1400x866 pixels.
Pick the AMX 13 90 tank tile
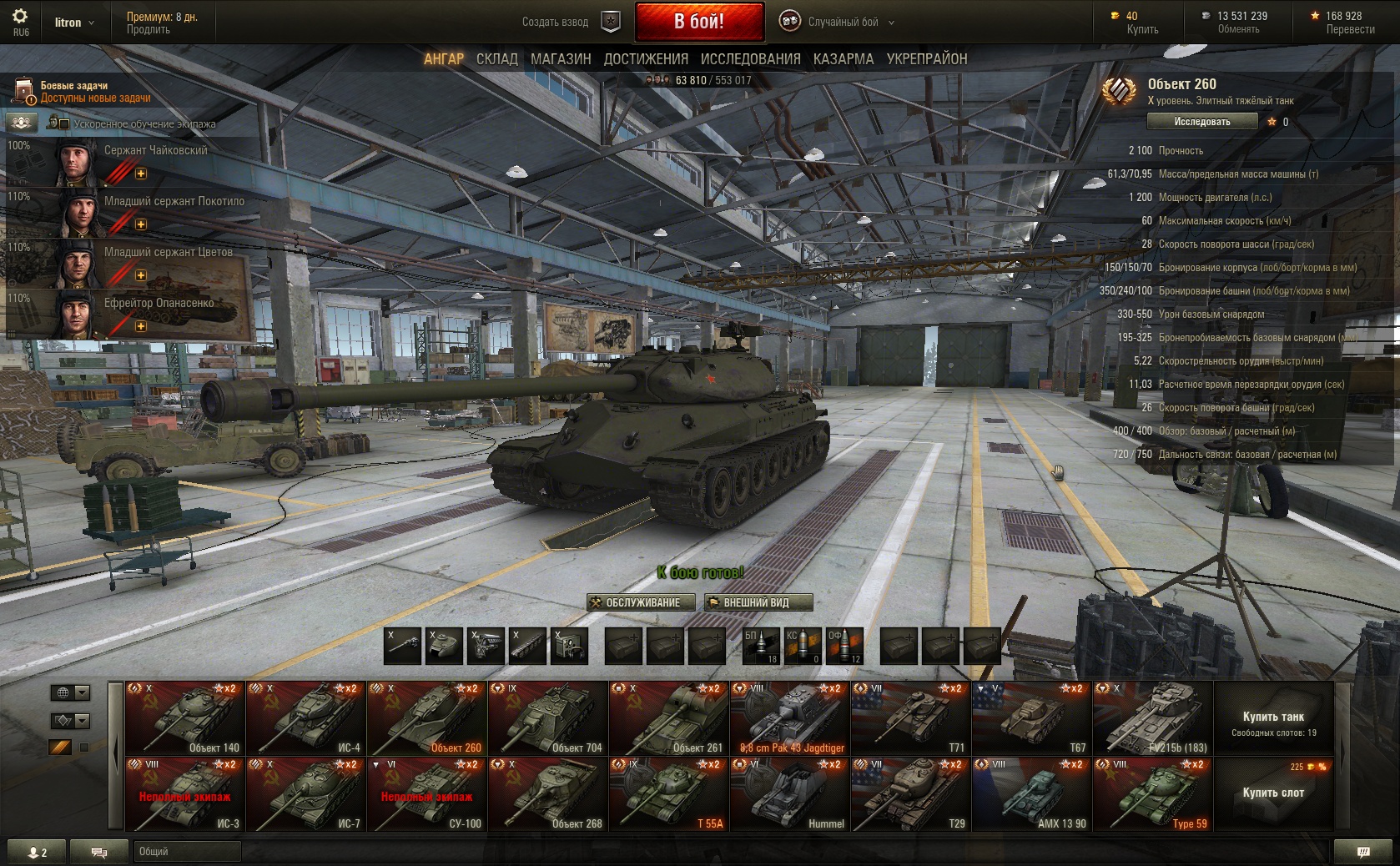pyautogui.click(x=1032, y=794)
